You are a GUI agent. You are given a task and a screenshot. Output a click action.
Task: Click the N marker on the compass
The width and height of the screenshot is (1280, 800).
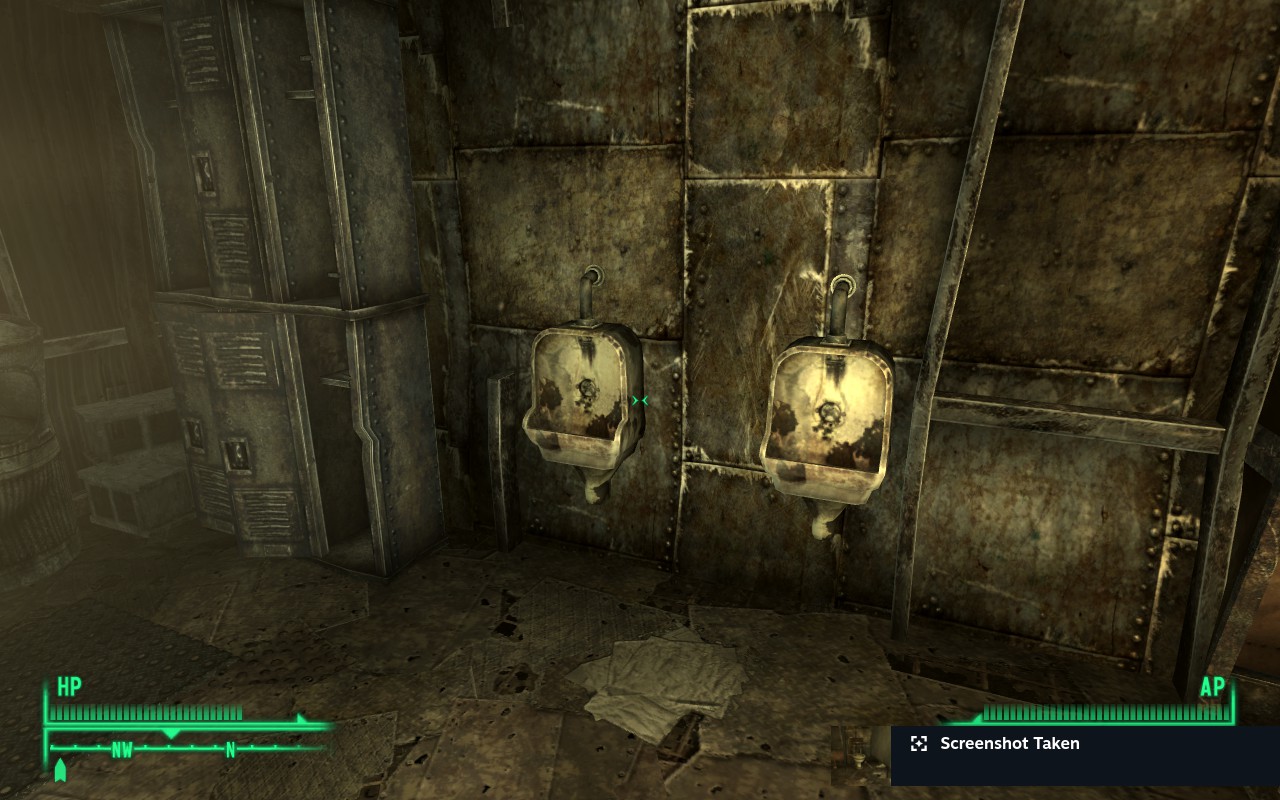pyautogui.click(x=230, y=748)
